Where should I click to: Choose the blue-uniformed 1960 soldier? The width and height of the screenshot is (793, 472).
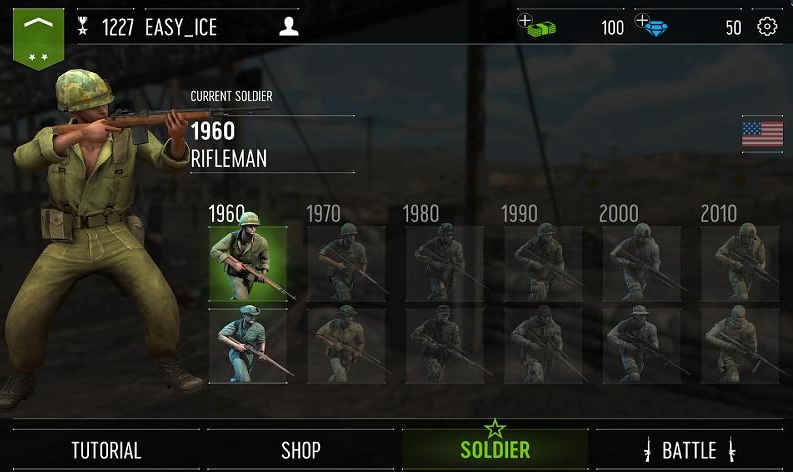248,345
